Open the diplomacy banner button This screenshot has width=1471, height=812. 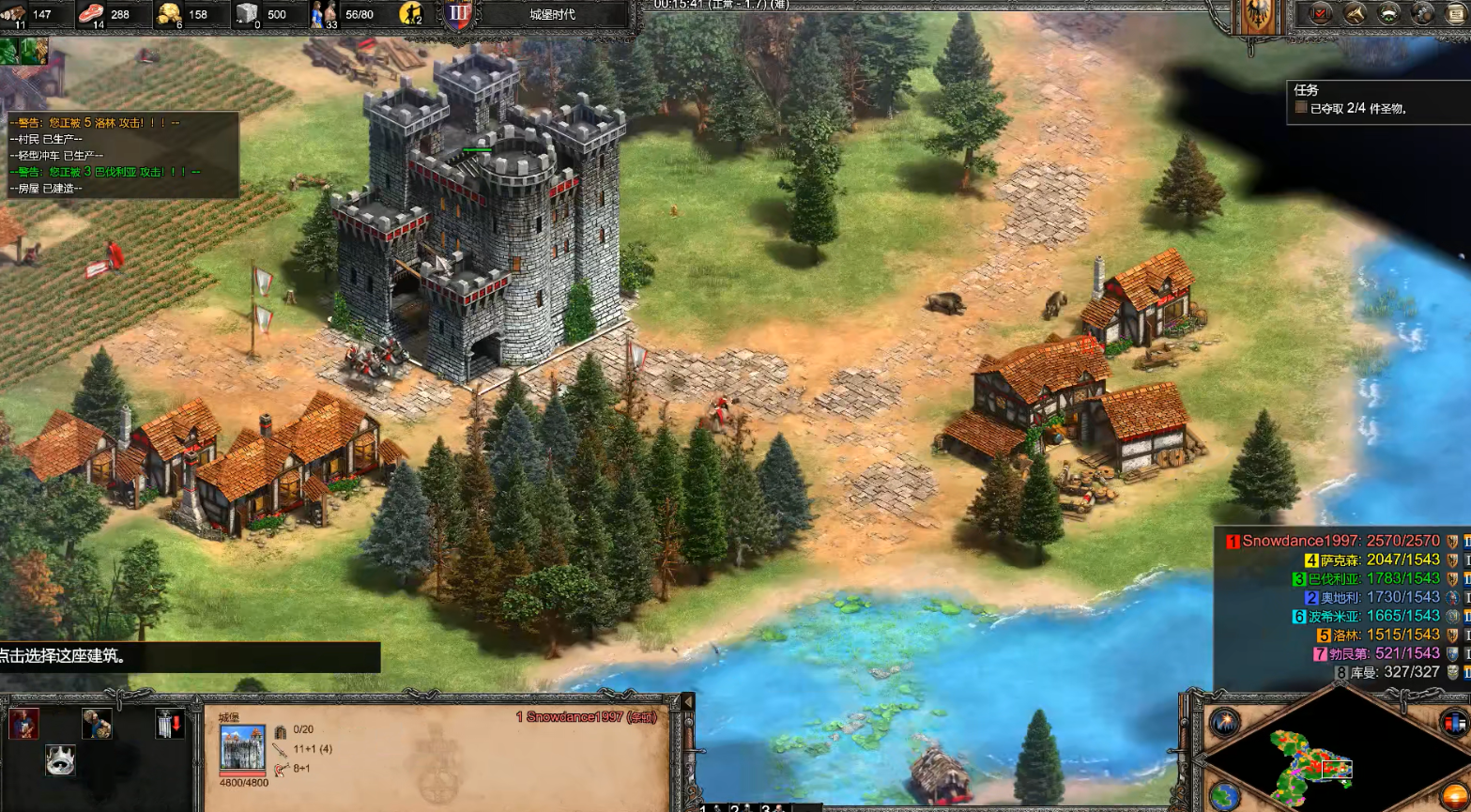1388,13
